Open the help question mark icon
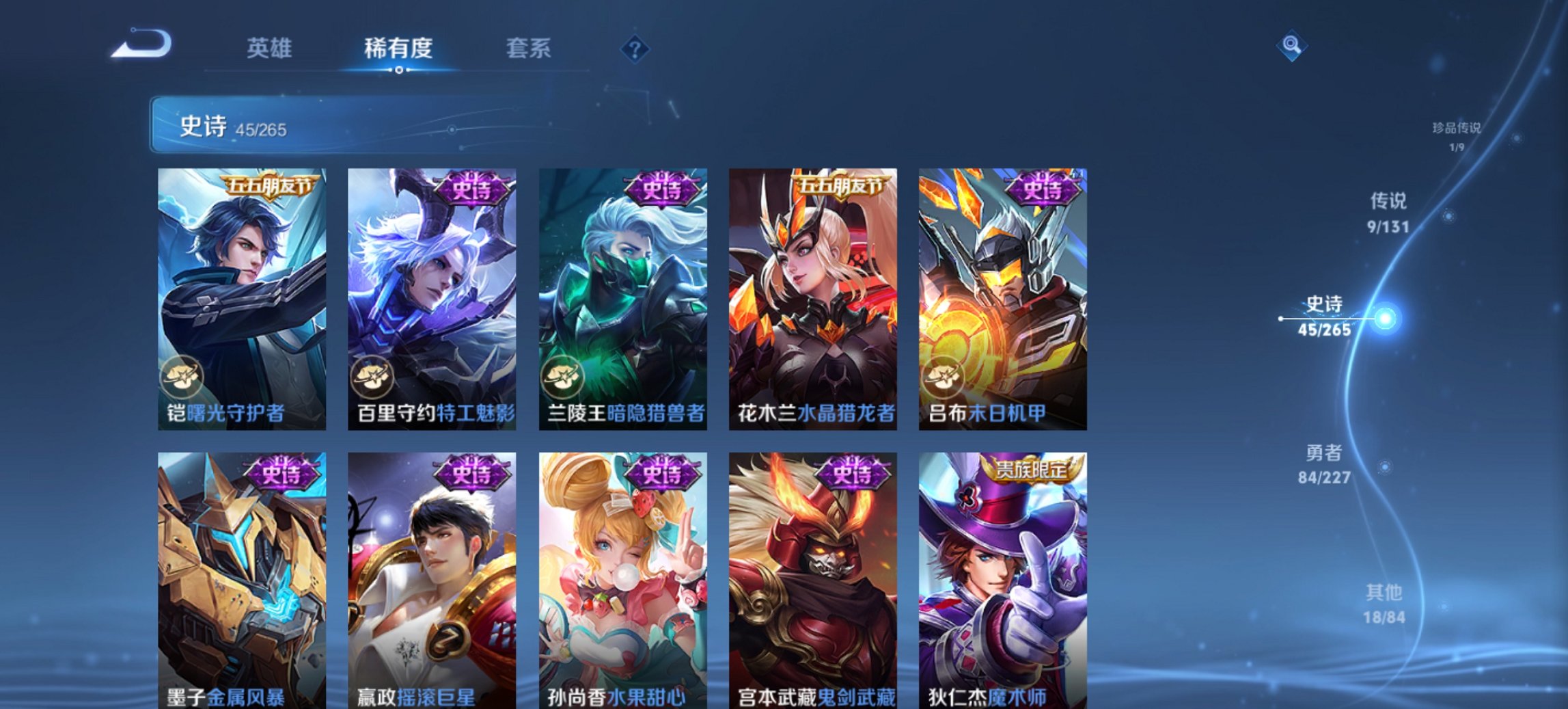The height and width of the screenshot is (709, 1568). pyautogui.click(x=635, y=49)
